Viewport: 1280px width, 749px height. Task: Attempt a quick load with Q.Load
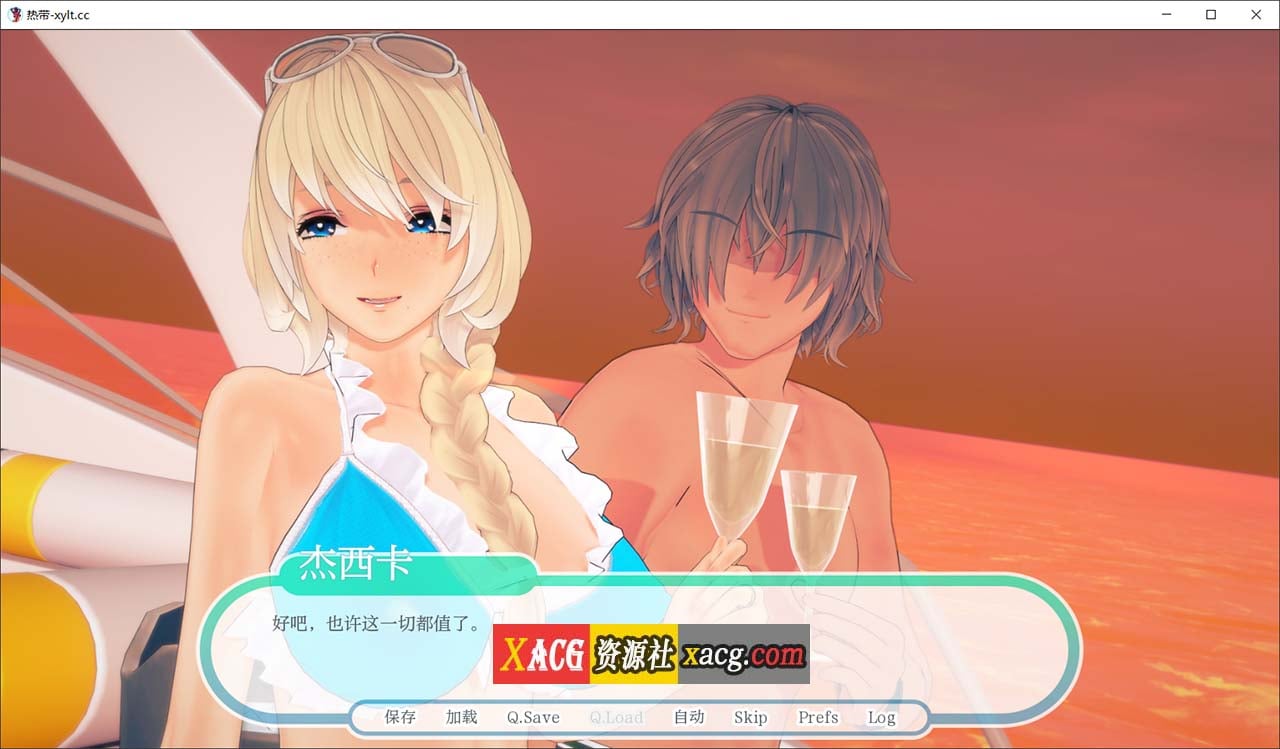point(617,717)
